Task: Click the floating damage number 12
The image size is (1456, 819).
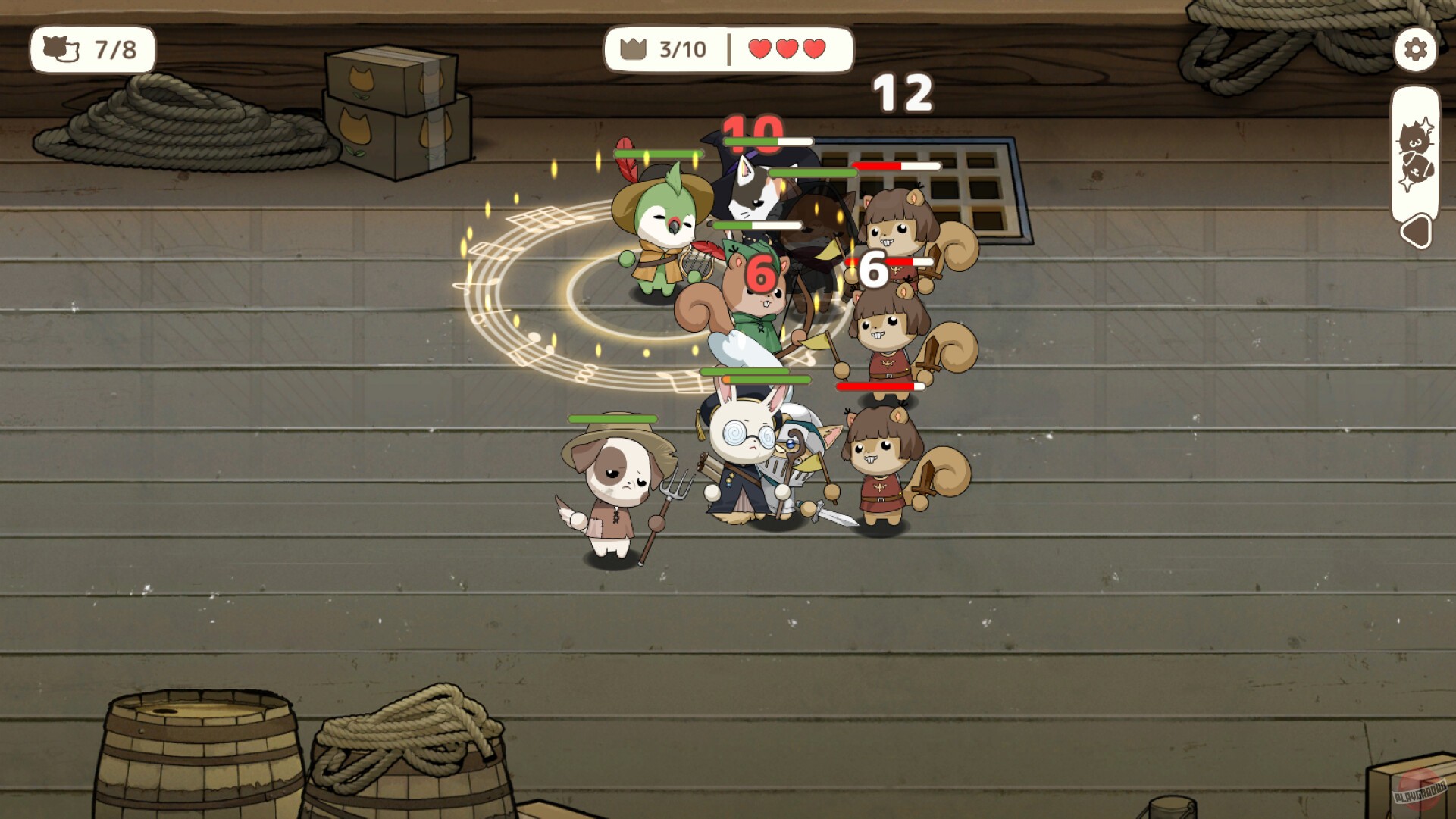Action: (x=902, y=92)
